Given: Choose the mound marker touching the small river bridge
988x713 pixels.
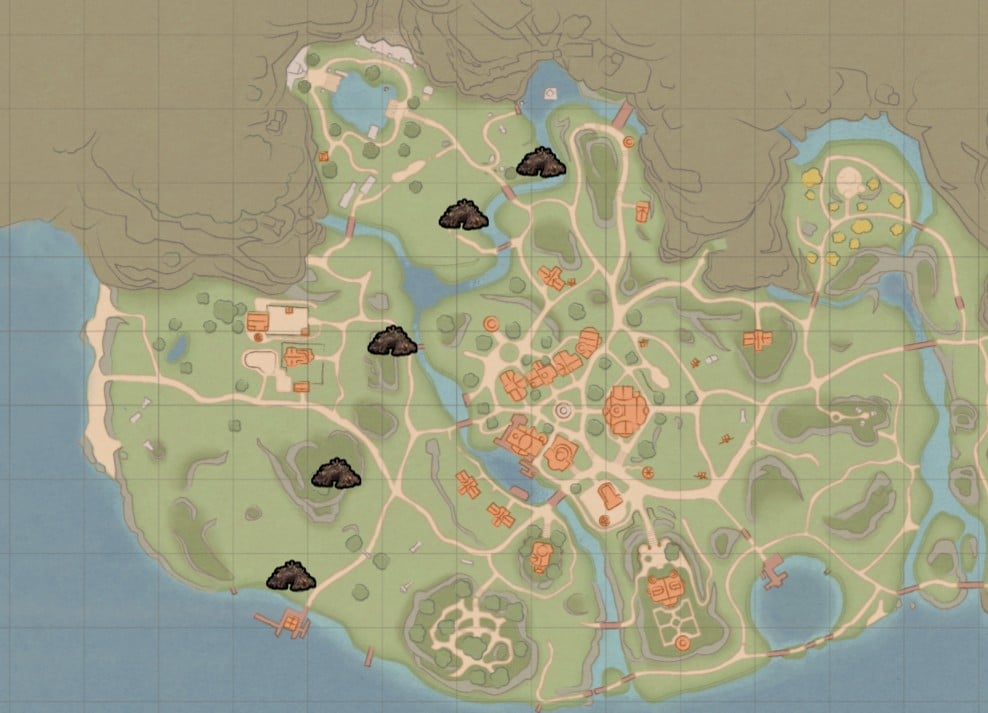Looking at the screenshot, I should (x=392, y=342).
